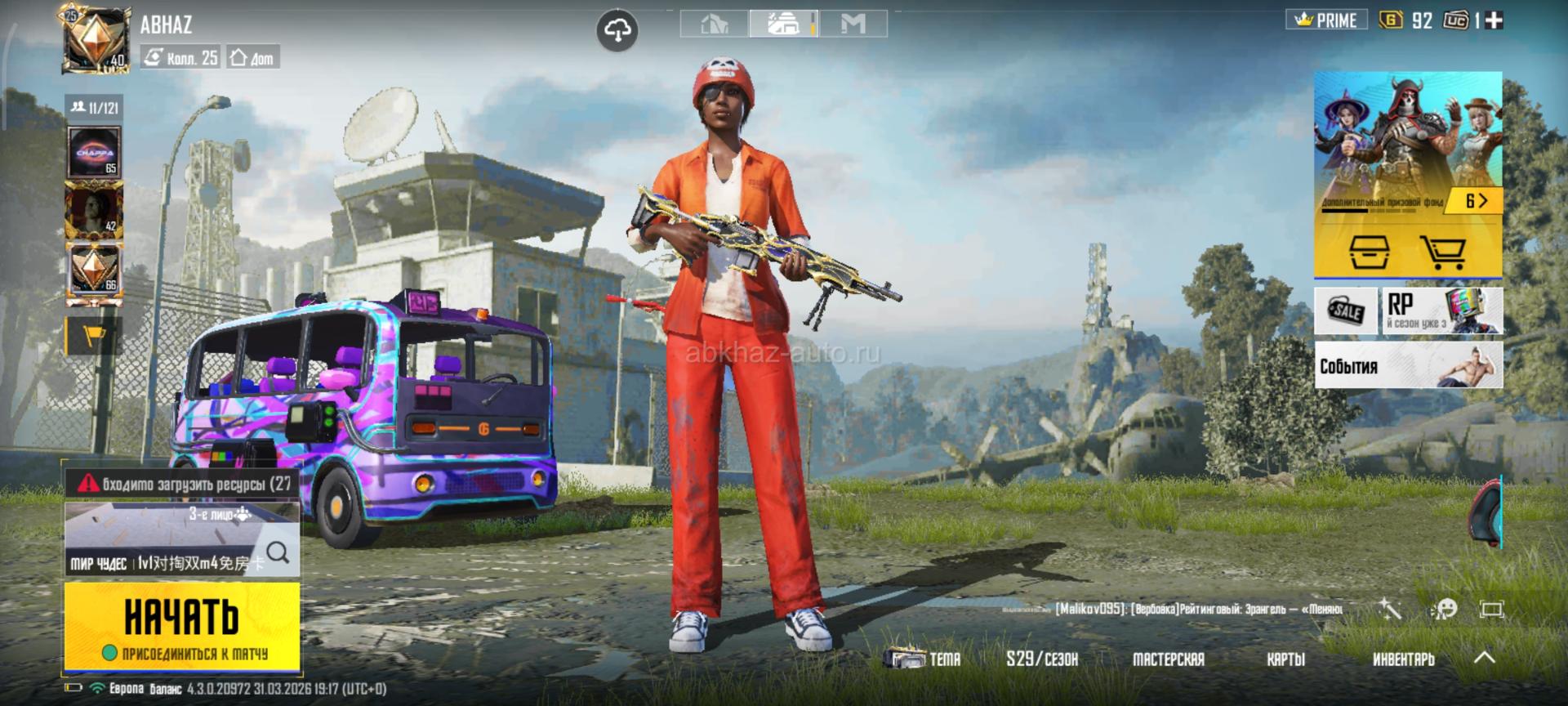
Task: Start the match with the НАЧАТЬ button
Action: (x=181, y=626)
